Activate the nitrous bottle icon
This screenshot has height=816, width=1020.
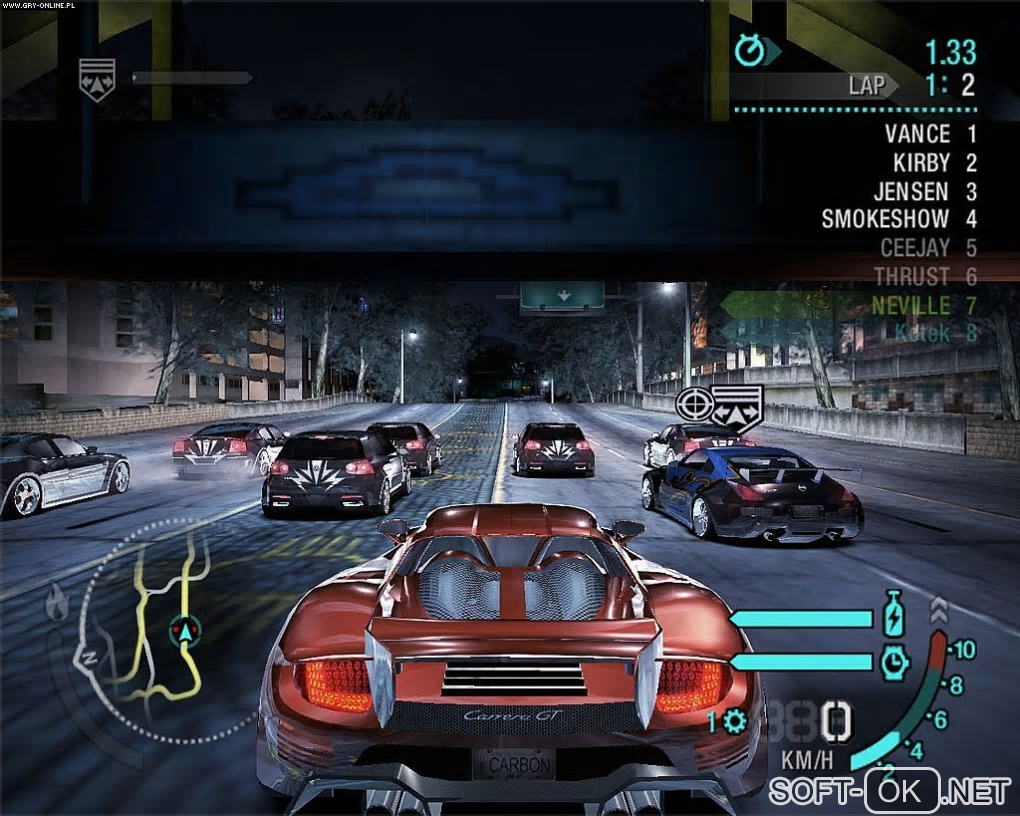click(893, 614)
